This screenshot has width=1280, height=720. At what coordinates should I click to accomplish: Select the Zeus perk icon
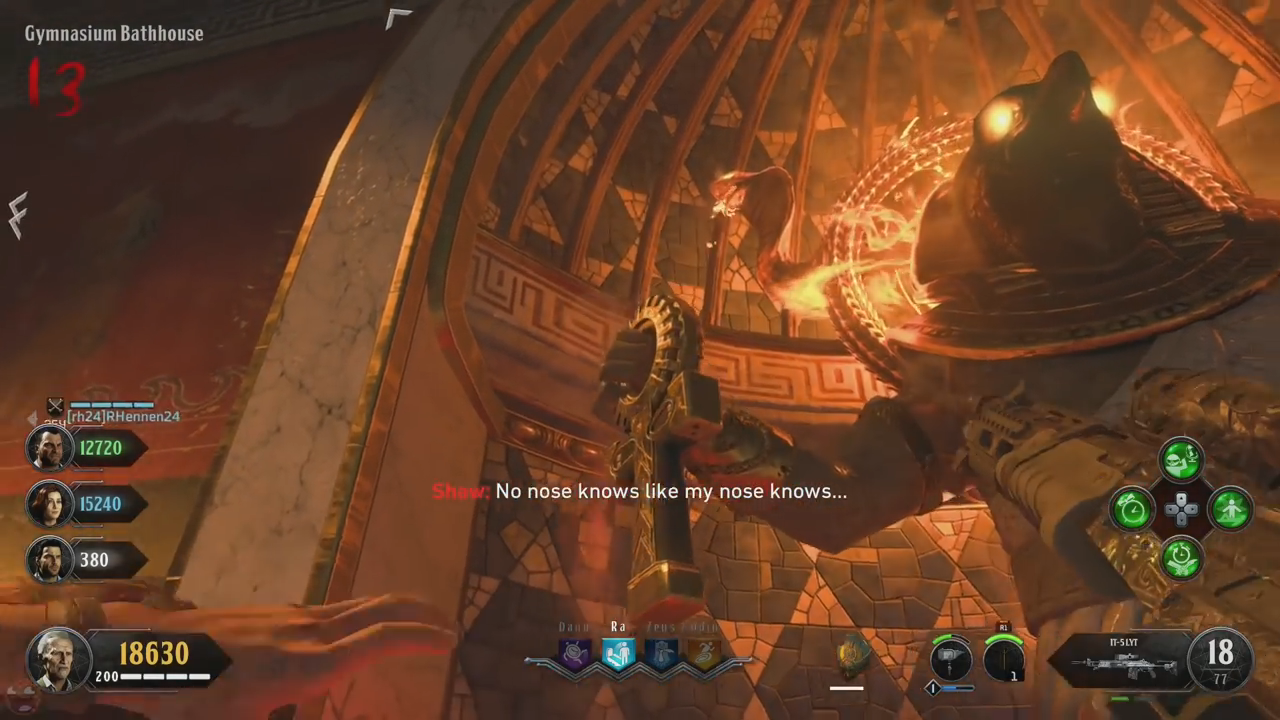[x=661, y=655]
